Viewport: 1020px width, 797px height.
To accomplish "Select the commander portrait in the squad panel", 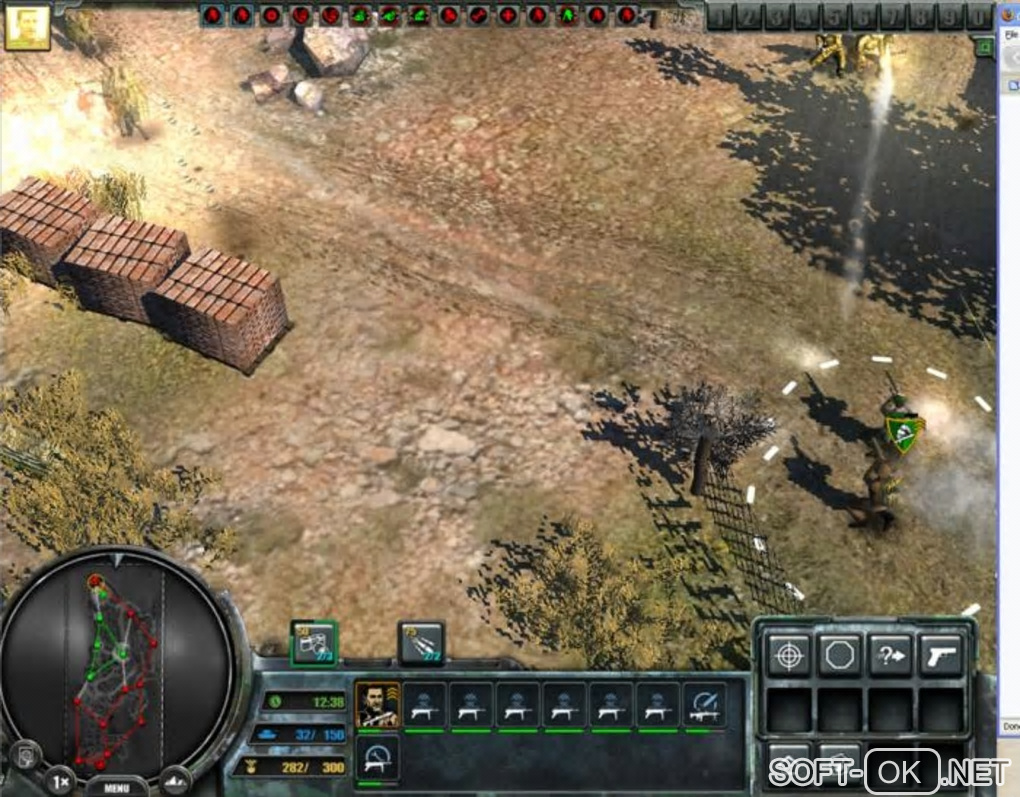I will pos(377,706).
